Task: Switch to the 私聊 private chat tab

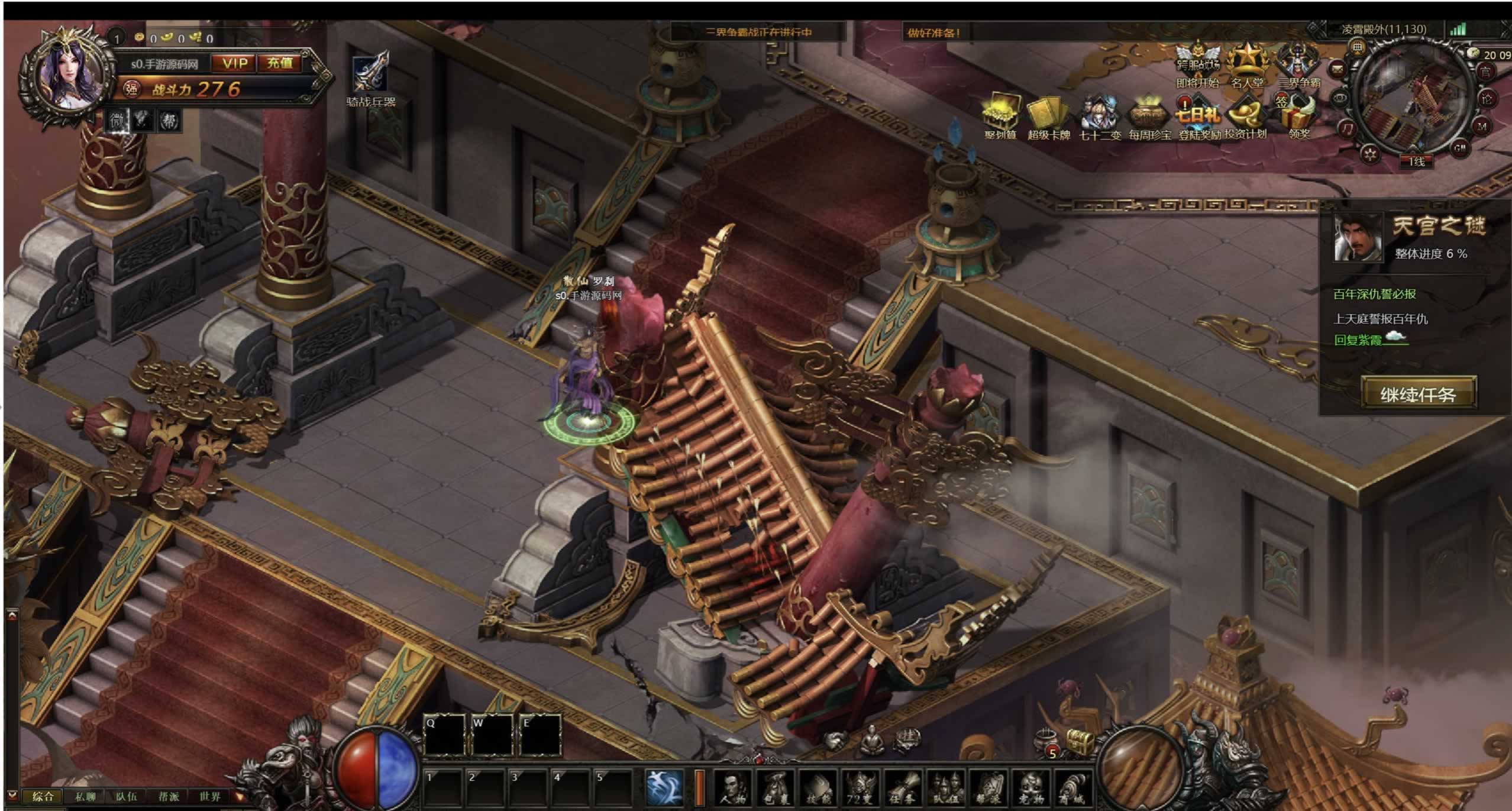Action: tap(85, 796)
